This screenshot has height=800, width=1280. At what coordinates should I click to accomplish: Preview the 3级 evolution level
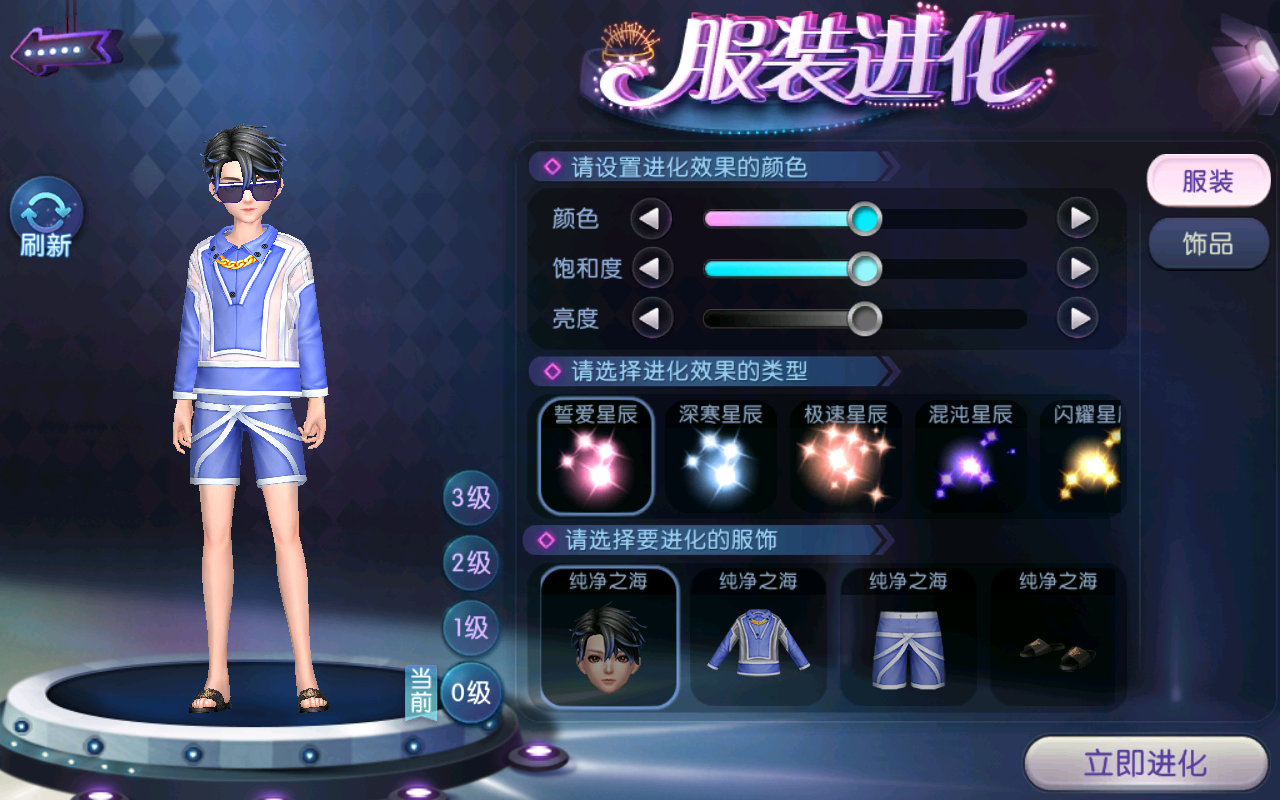tap(471, 498)
